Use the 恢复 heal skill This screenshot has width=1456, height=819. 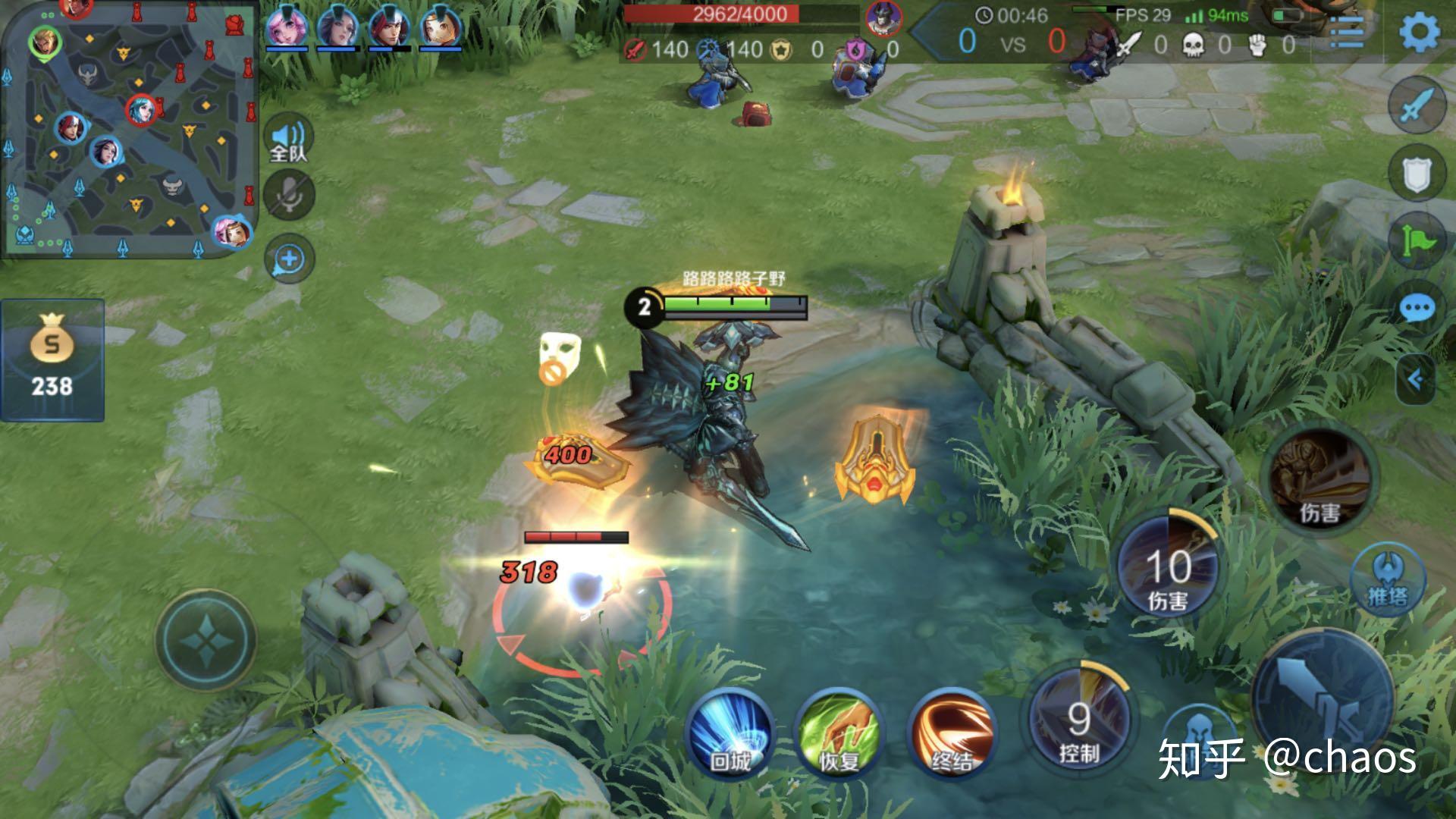(839, 733)
